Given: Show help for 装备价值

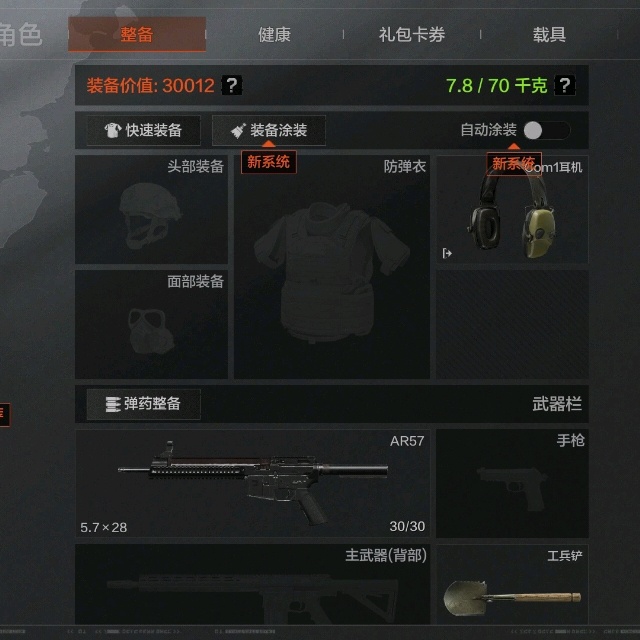Looking at the screenshot, I should pos(231,86).
